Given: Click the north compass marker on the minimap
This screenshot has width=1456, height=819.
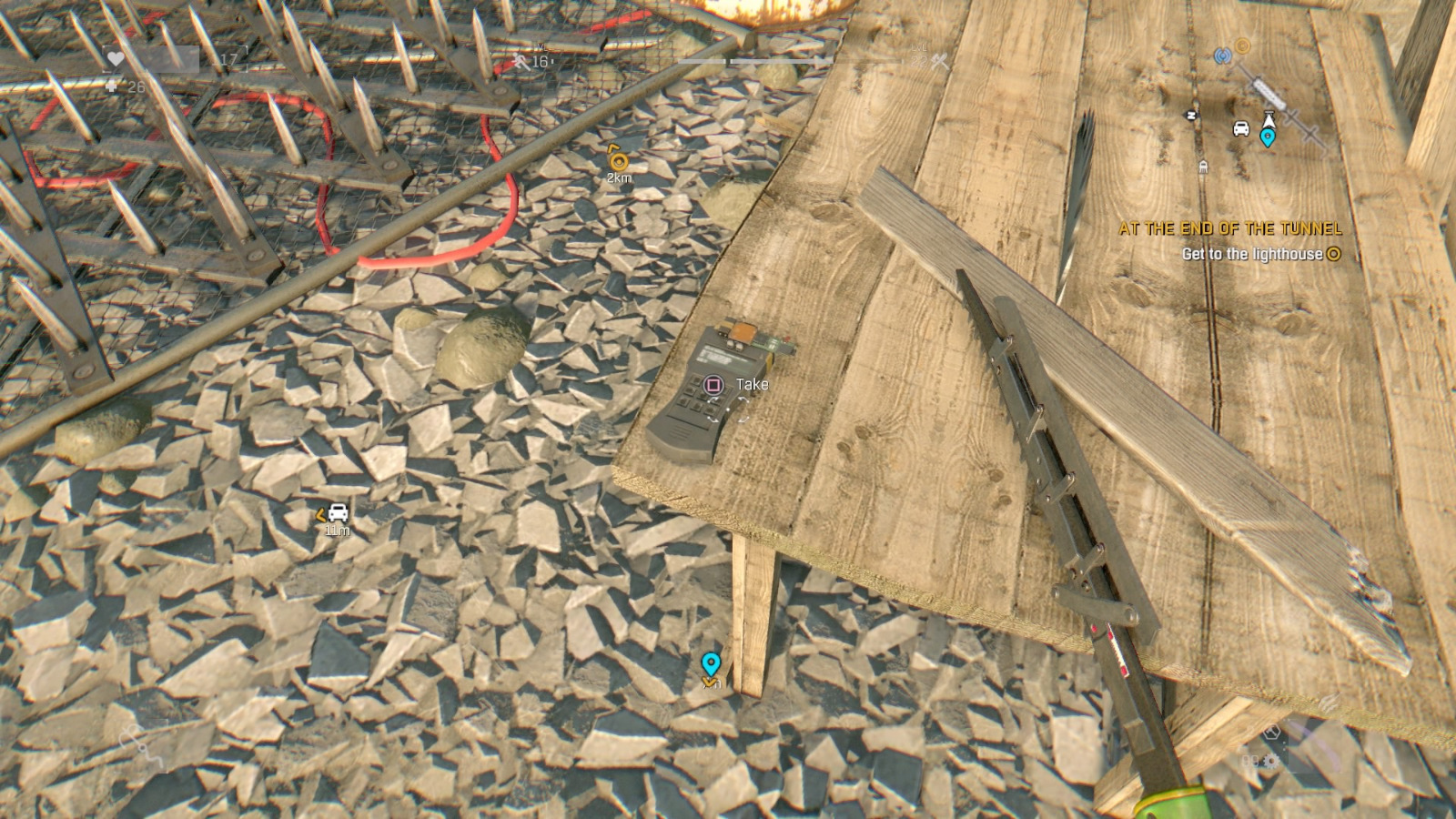Looking at the screenshot, I should pos(1190,114).
